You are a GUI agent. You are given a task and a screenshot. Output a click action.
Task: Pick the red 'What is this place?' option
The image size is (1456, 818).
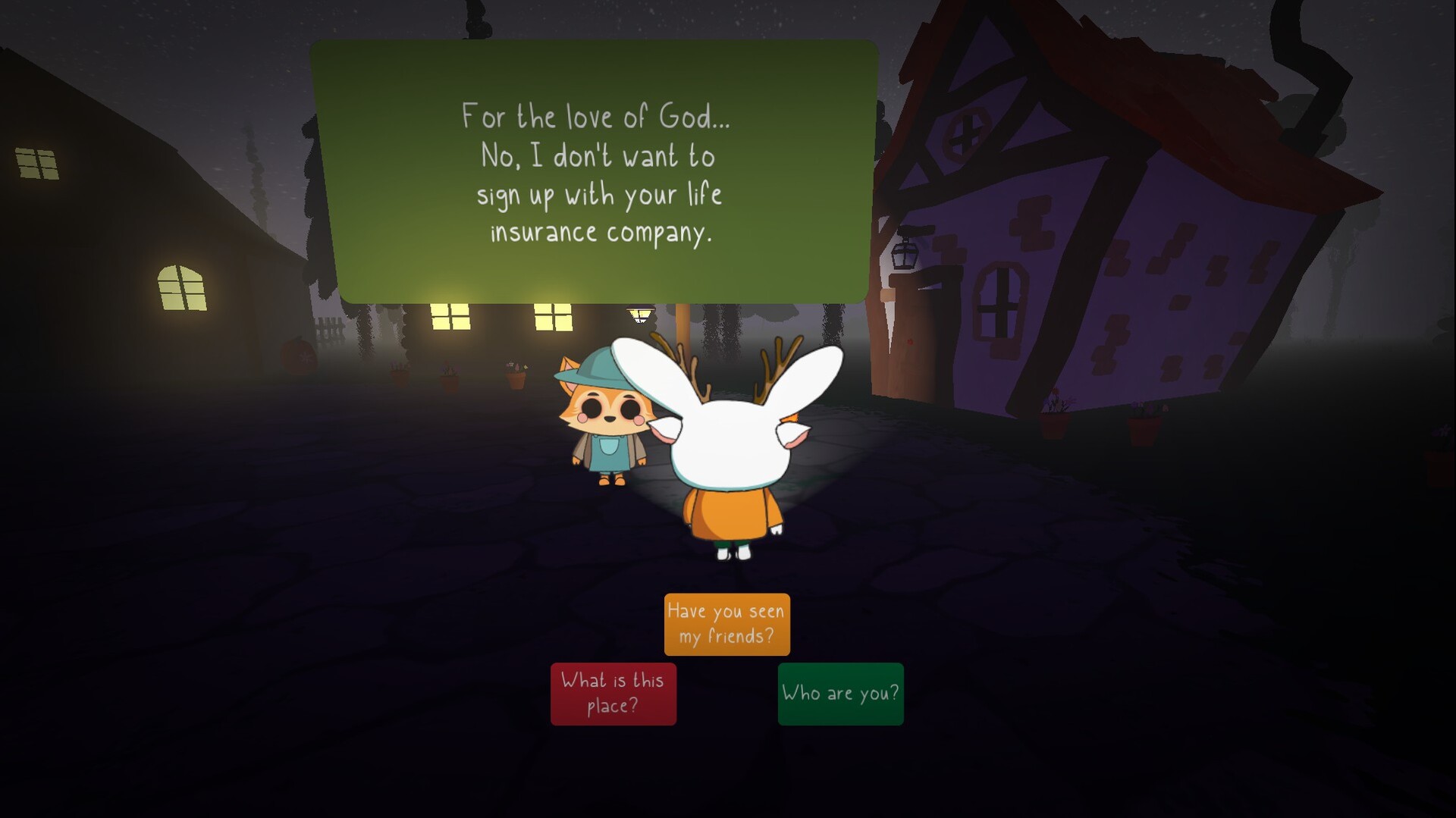[613, 694]
